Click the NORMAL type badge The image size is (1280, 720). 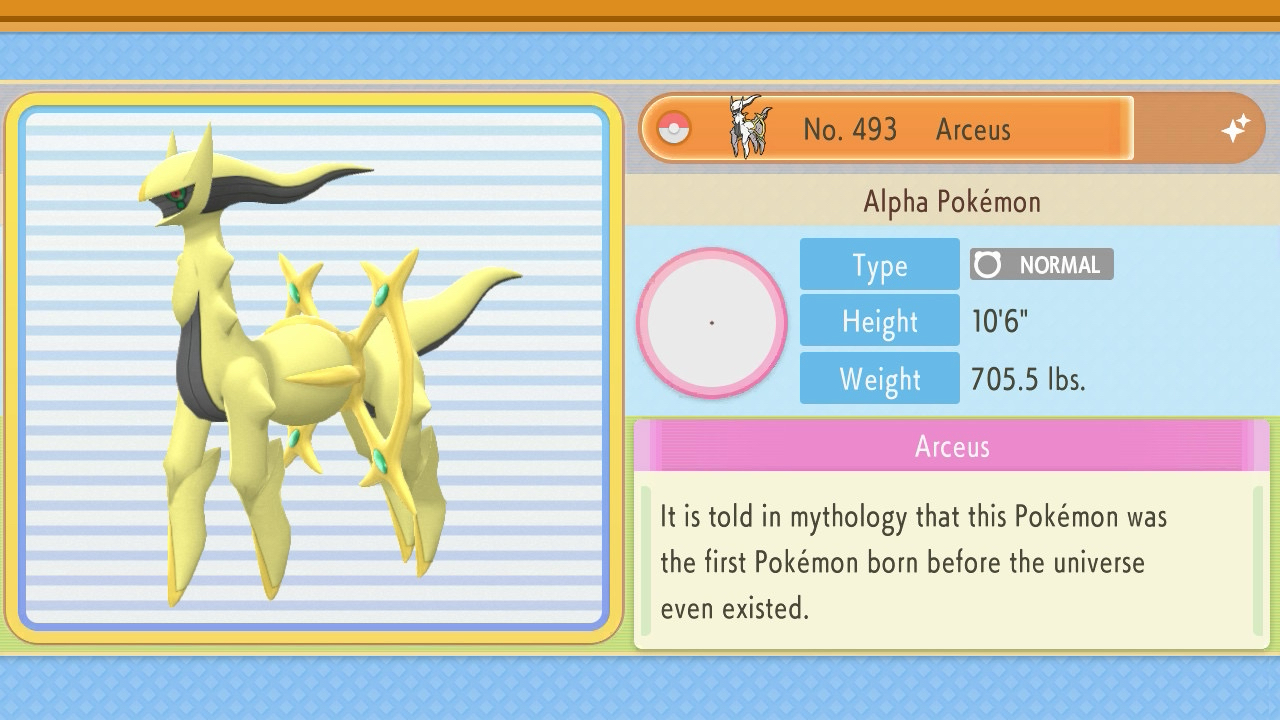(x=1041, y=265)
